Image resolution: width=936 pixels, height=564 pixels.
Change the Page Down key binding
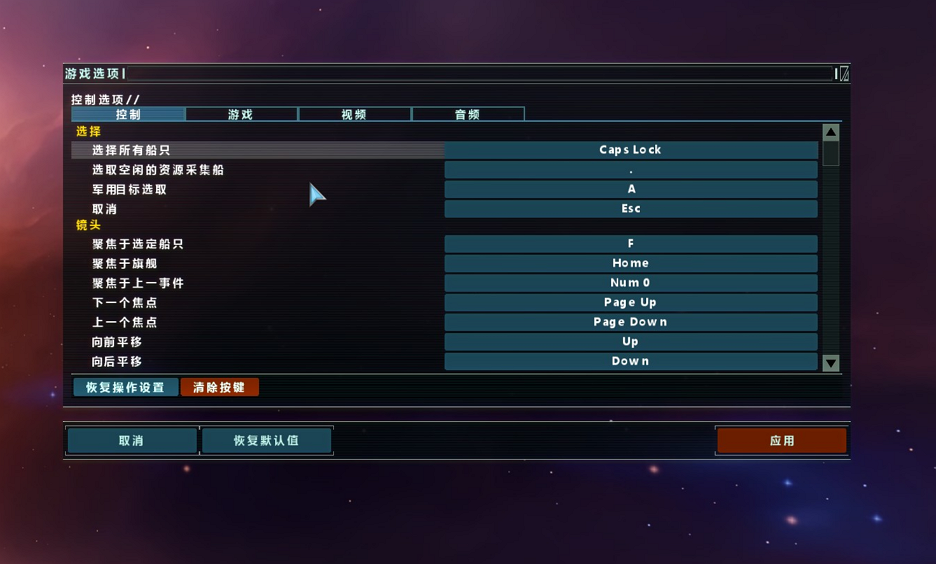click(630, 322)
